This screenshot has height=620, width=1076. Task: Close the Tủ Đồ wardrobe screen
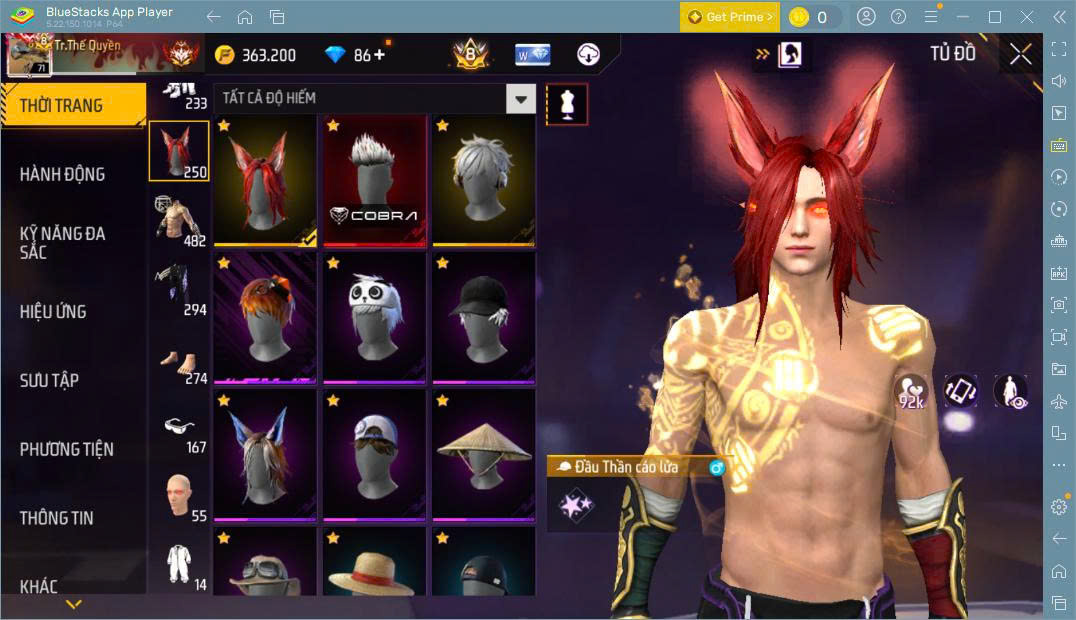pyautogui.click(x=1020, y=54)
